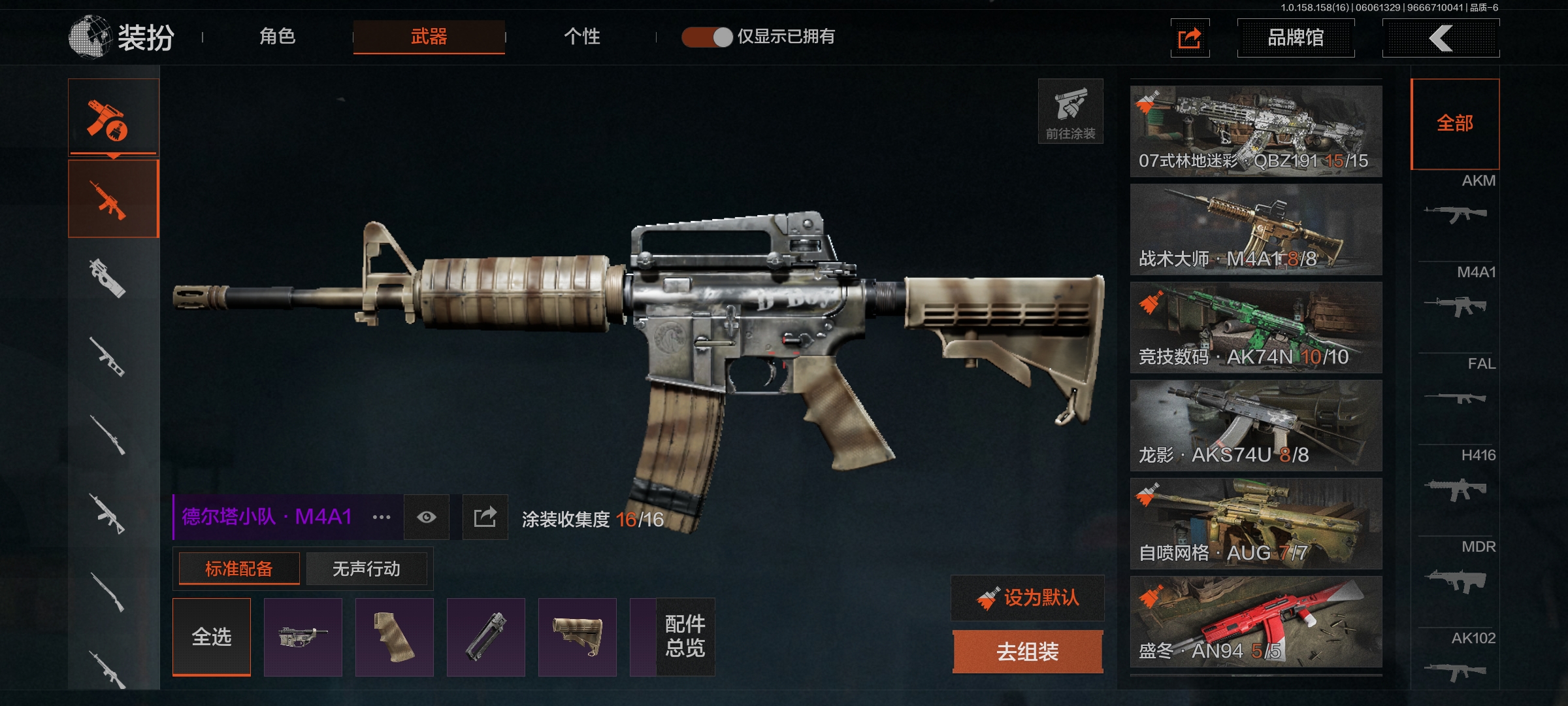Switch to the 无声行动 loadout
The height and width of the screenshot is (706, 1568).
(x=366, y=569)
